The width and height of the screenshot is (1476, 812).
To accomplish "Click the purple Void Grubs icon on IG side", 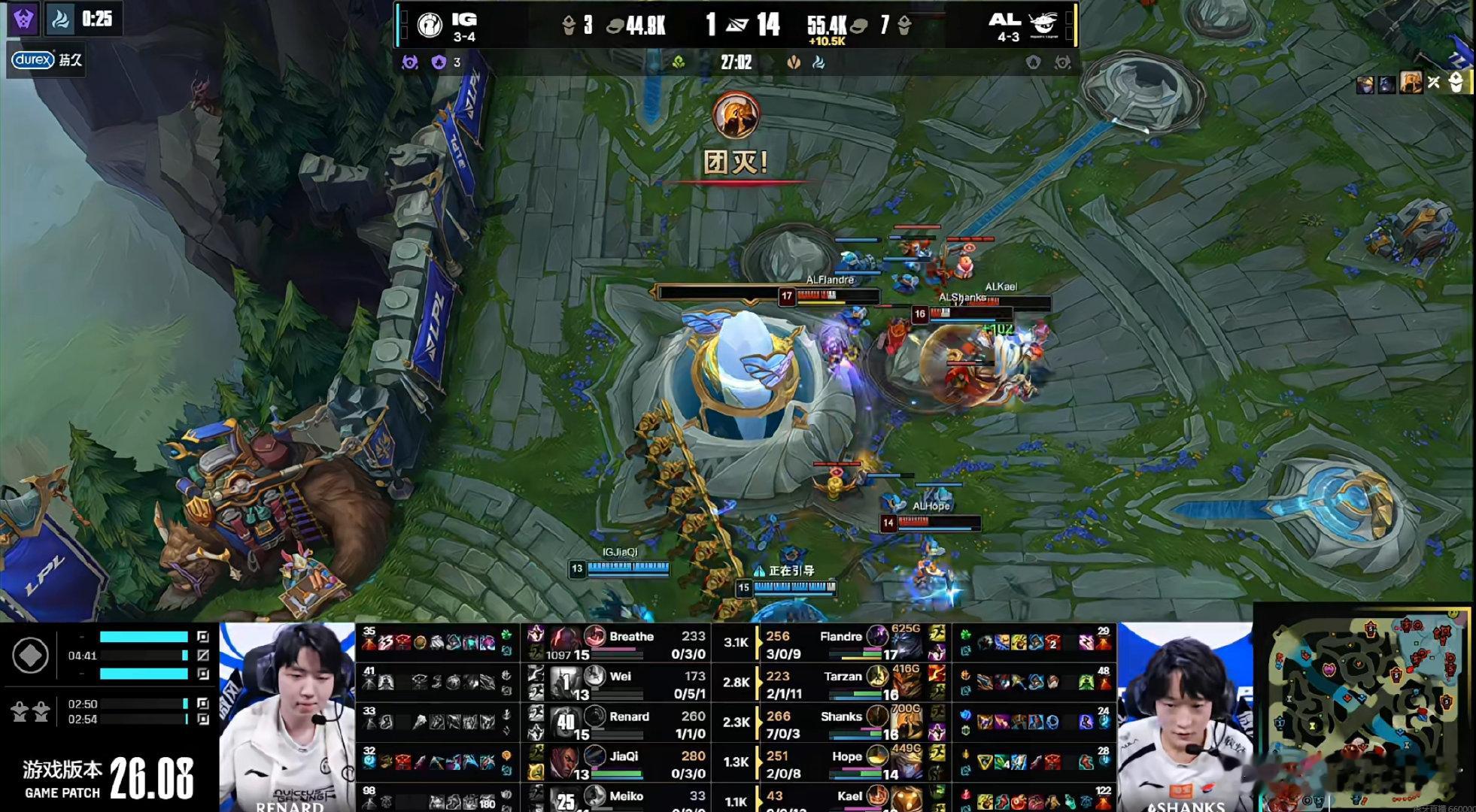I will pyautogui.click(x=439, y=63).
